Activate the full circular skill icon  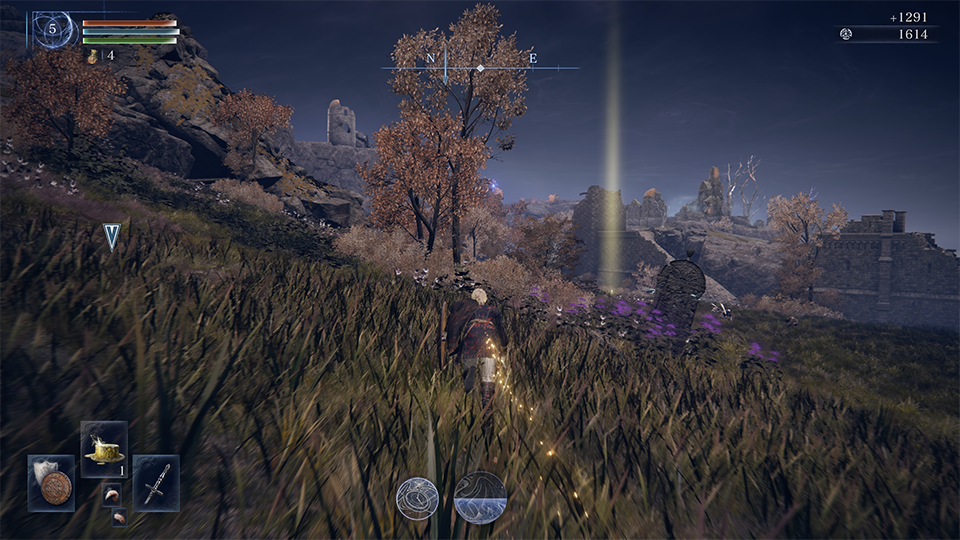417,497
